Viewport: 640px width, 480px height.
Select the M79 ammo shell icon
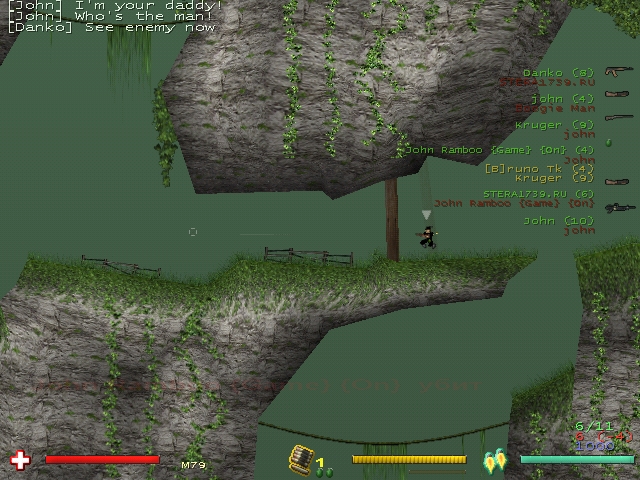301,458
